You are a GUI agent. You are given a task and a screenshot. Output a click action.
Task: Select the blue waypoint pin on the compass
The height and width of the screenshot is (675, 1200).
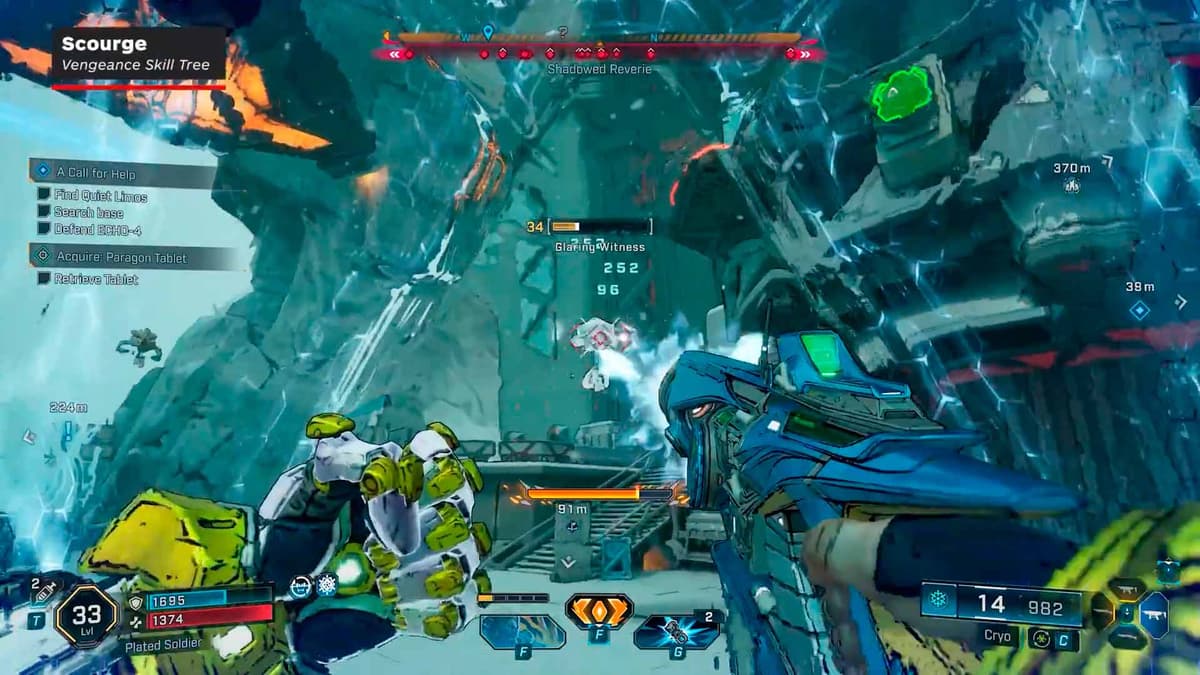pyautogui.click(x=488, y=33)
